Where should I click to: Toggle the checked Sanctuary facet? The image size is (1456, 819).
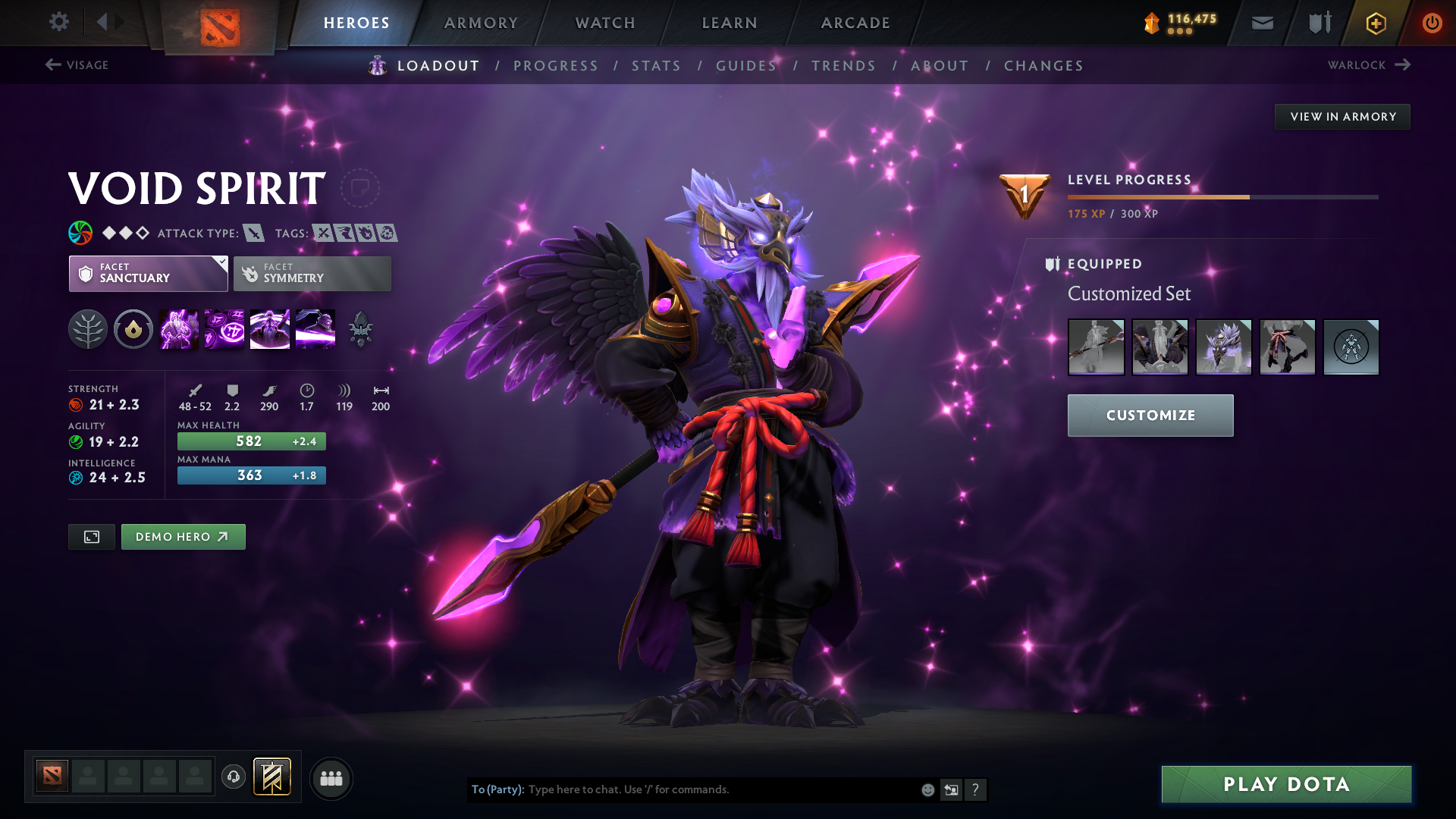(148, 273)
